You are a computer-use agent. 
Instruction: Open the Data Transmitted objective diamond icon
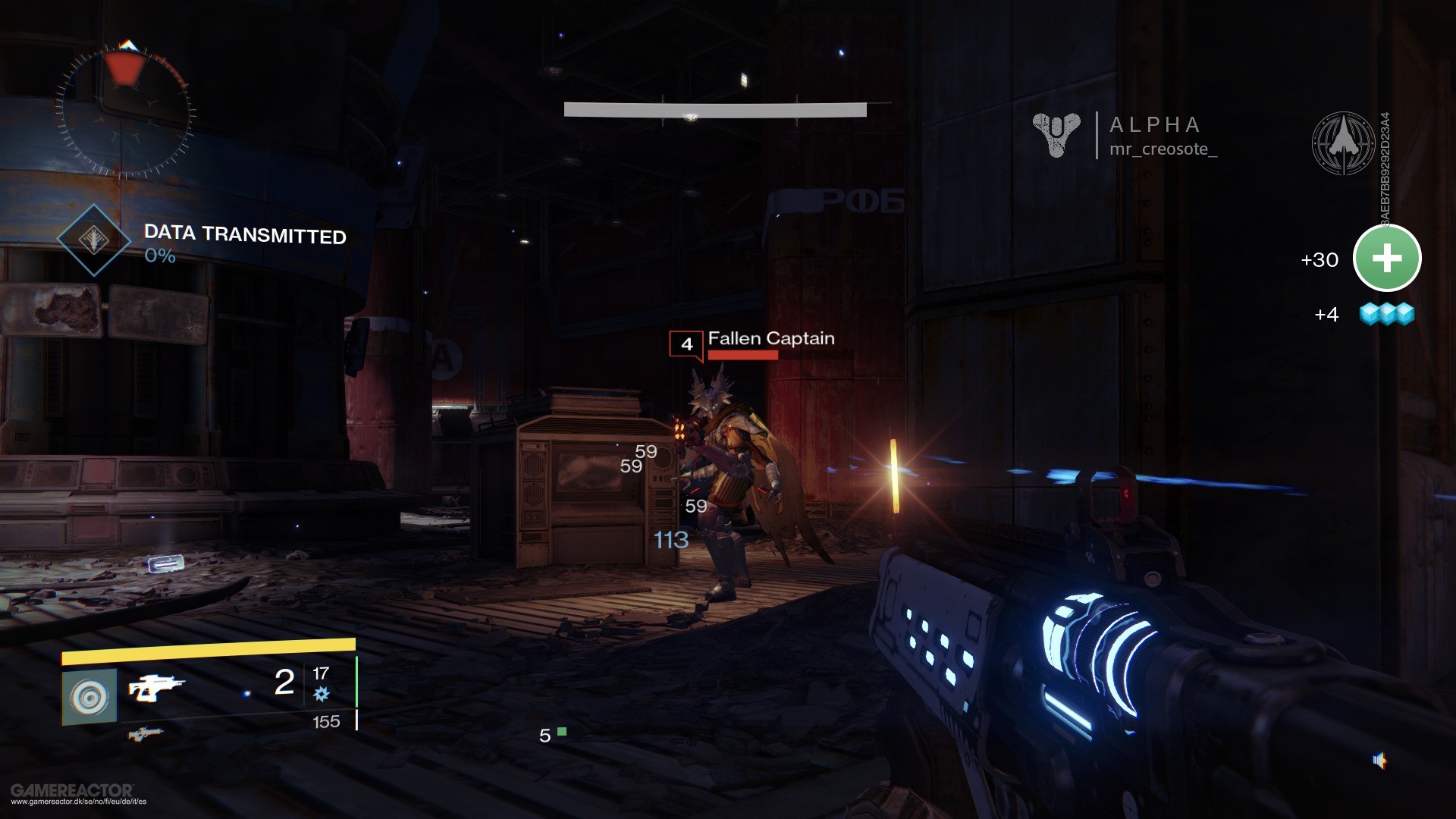click(94, 240)
